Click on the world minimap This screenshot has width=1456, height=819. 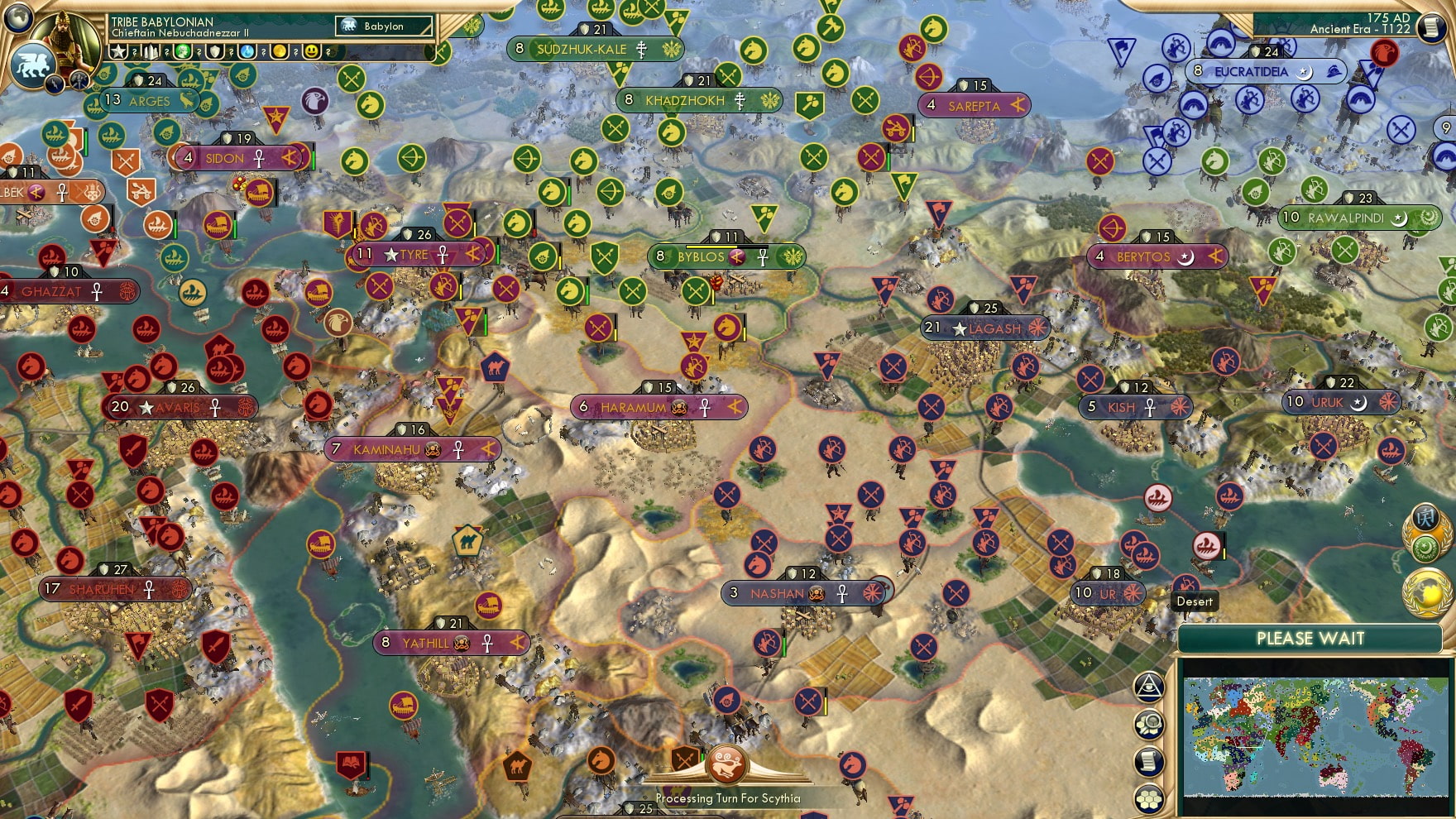[x=1315, y=735]
